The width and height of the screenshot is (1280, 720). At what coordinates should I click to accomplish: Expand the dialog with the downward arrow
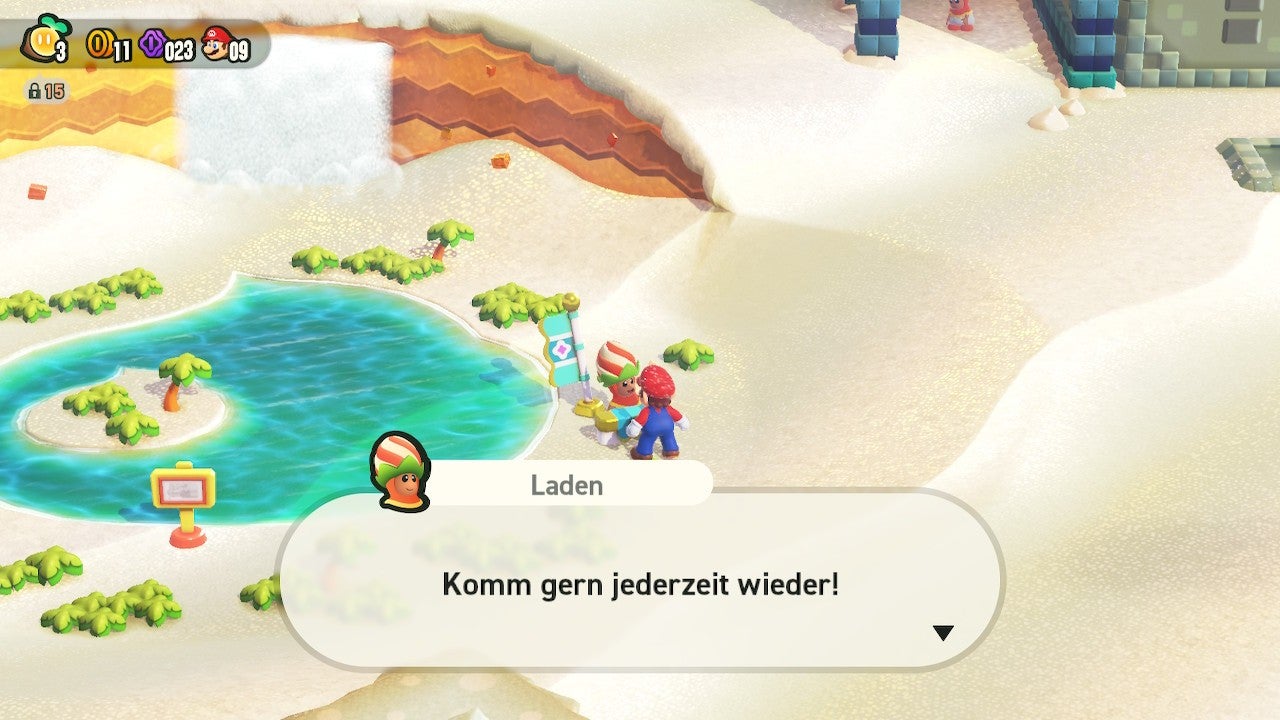[941, 631]
